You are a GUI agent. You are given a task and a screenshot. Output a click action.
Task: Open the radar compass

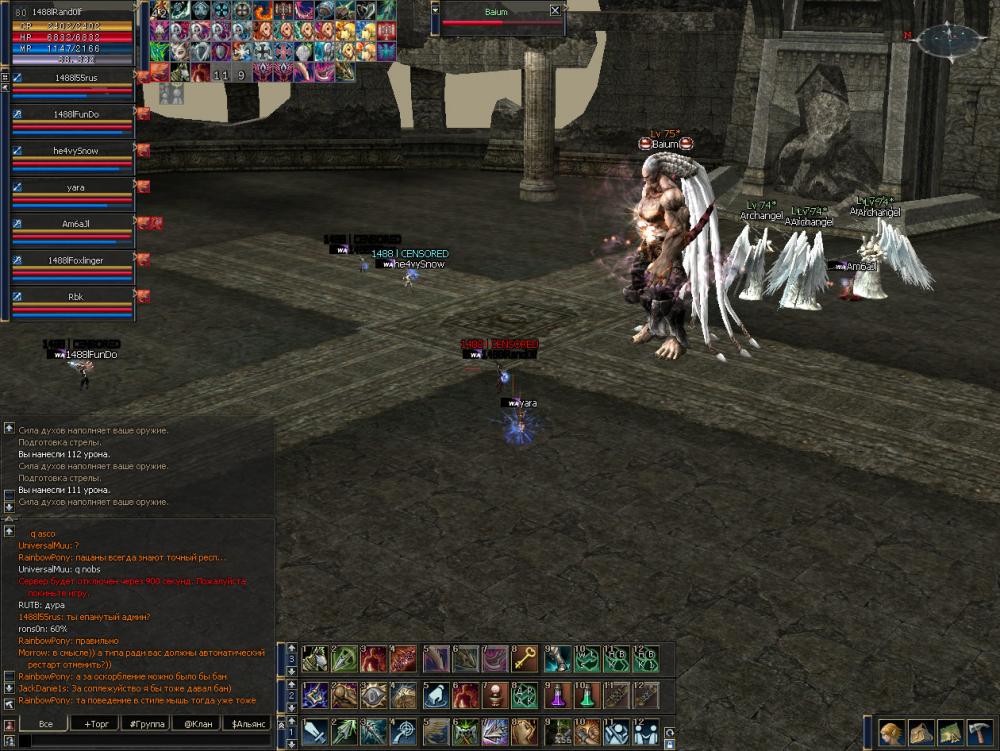coord(950,40)
